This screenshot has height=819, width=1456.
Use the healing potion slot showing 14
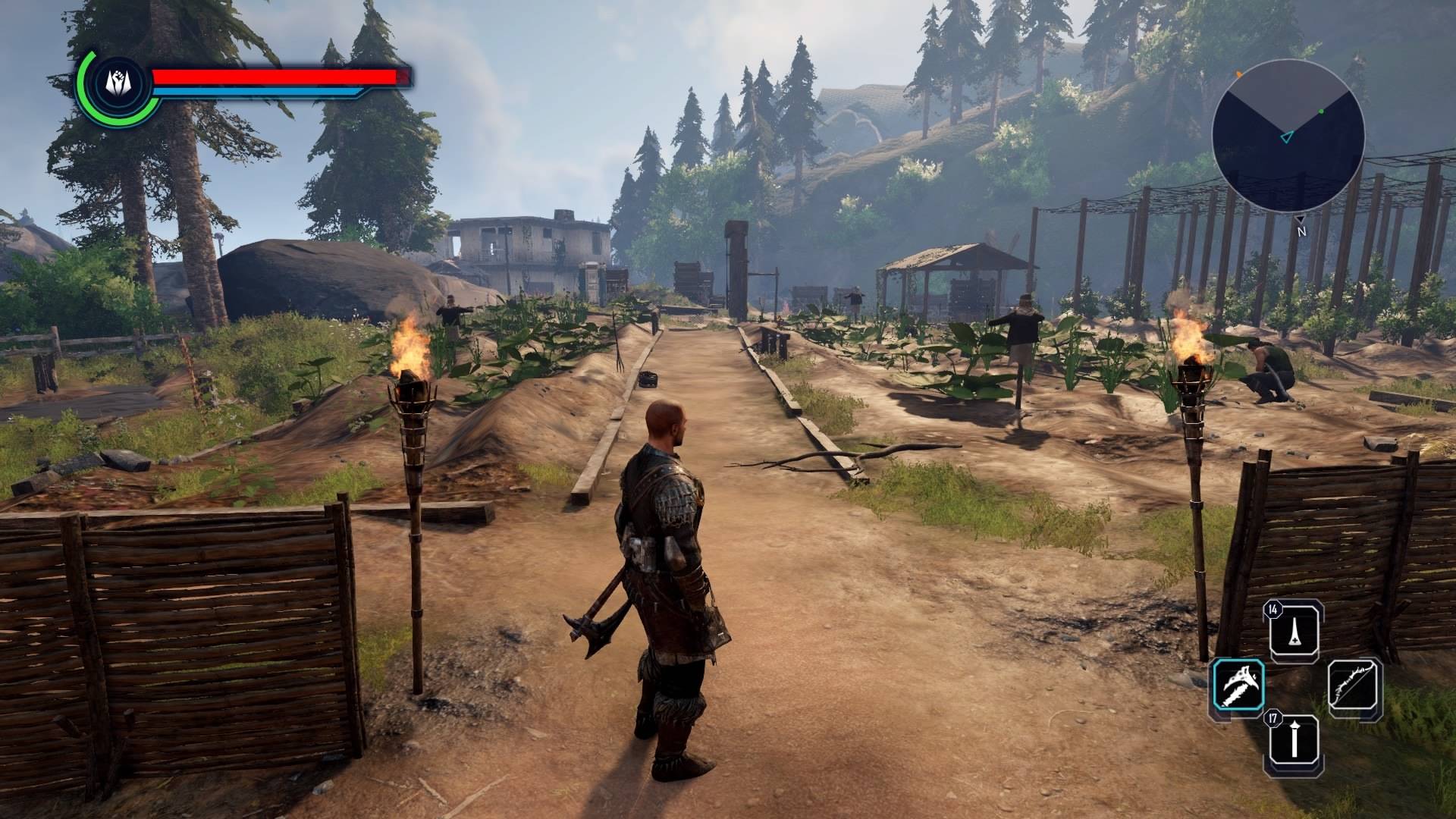(1294, 629)
